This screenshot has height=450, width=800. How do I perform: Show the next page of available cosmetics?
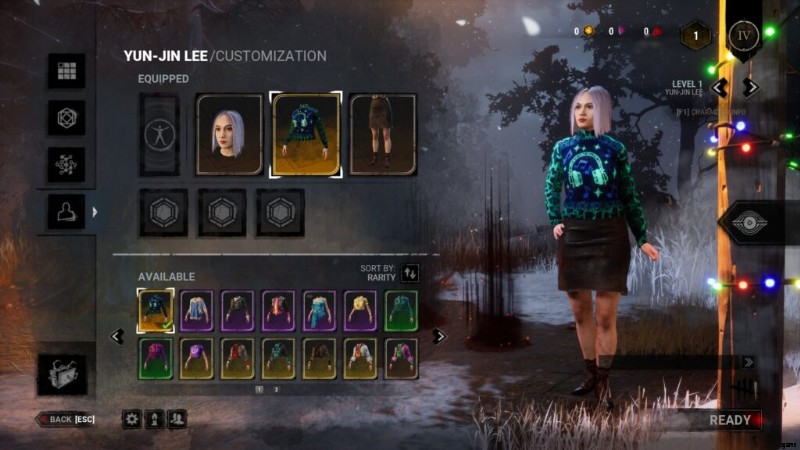point(438,336)
